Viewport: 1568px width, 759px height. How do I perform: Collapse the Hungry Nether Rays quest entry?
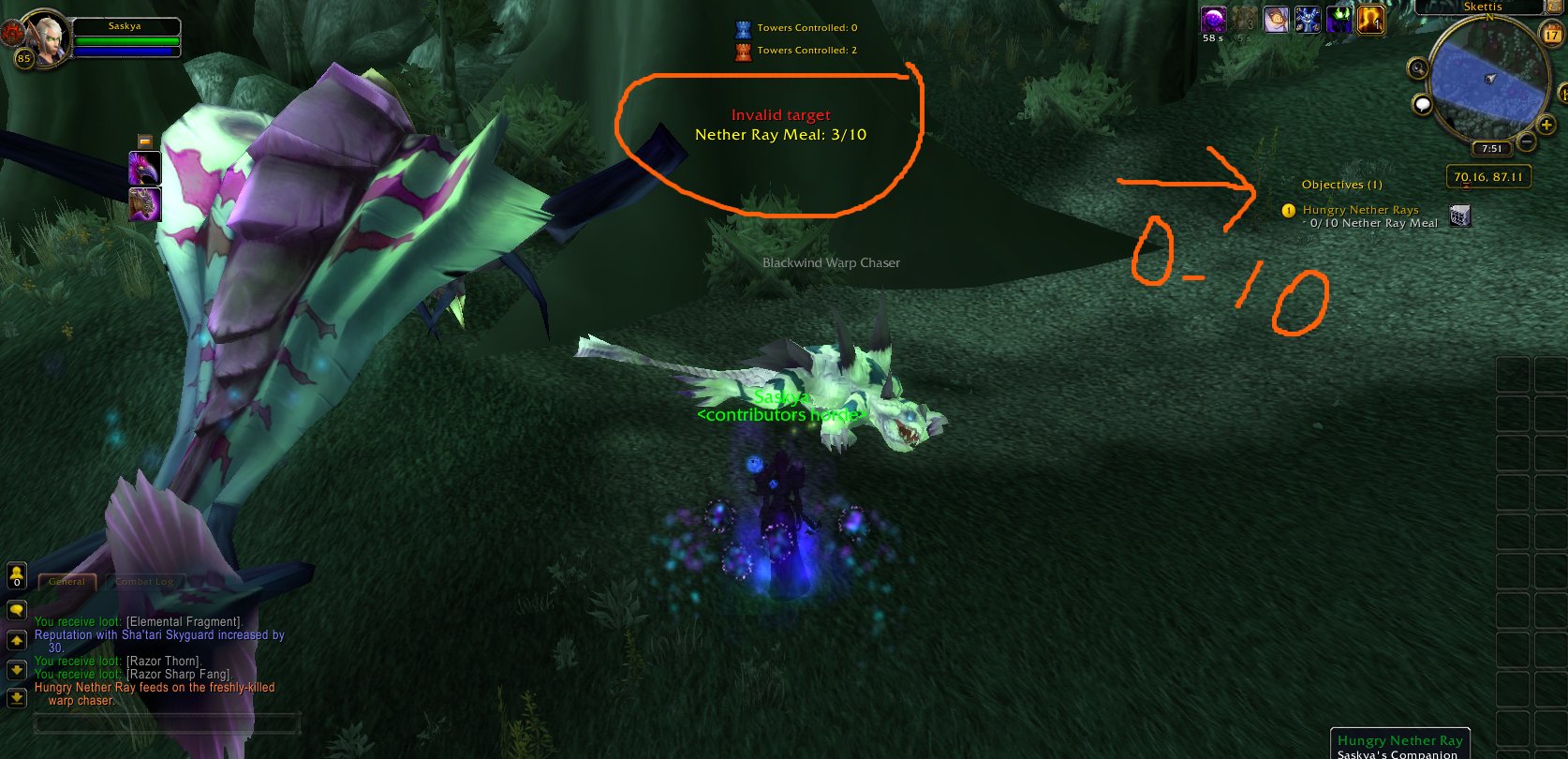(x=1361, y=210)
